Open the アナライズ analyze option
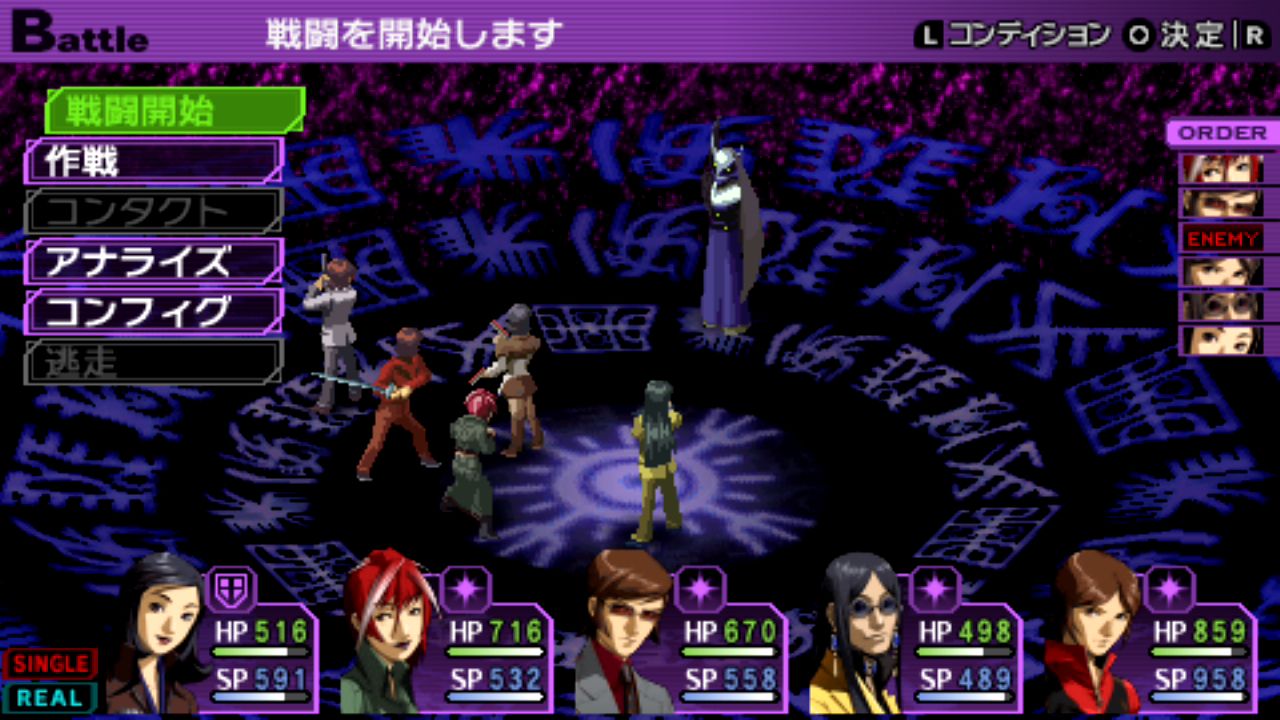This screenshot has width=1280, height=720. tap(153, 262)
